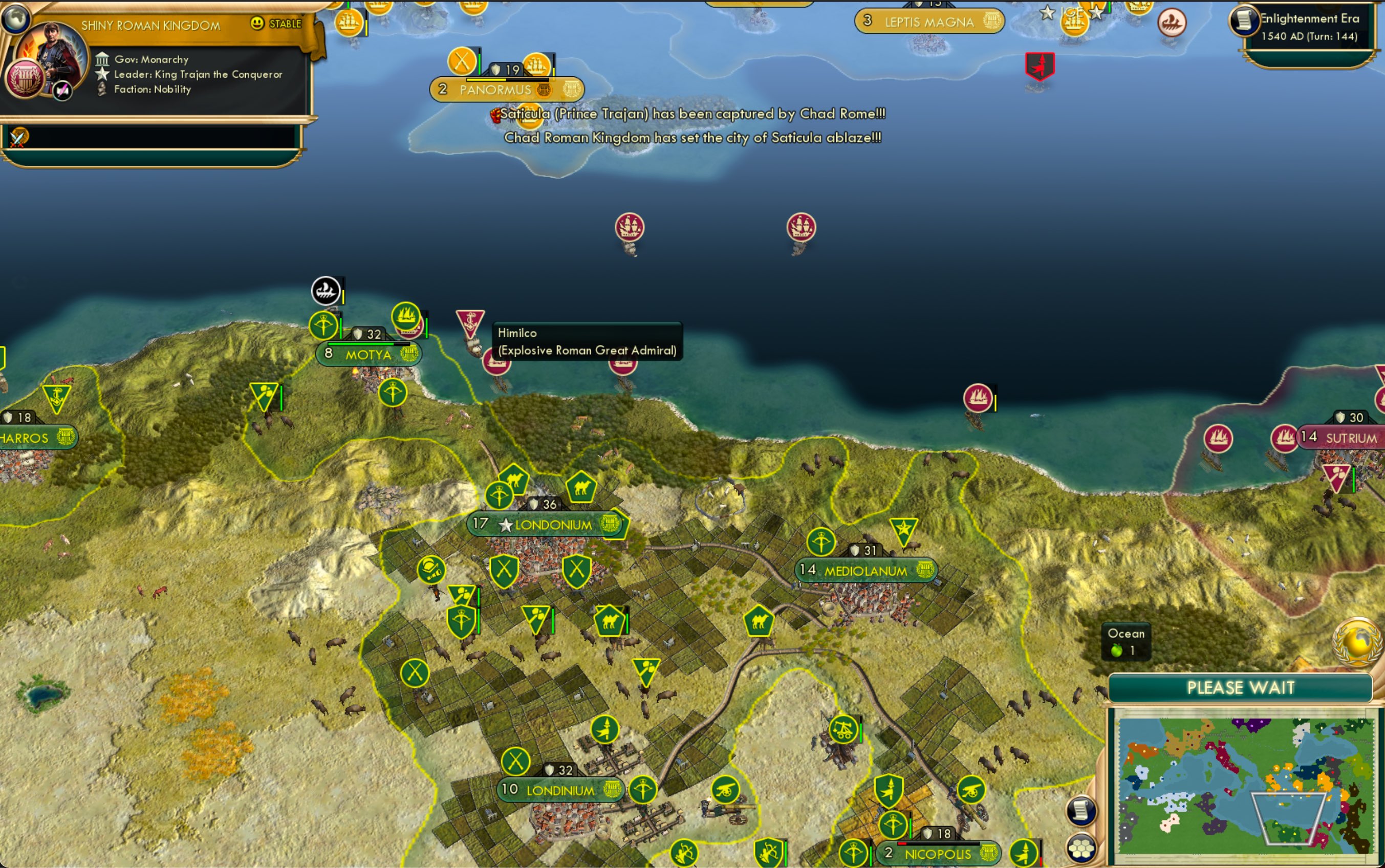Expand the Motya city banner

367,354
